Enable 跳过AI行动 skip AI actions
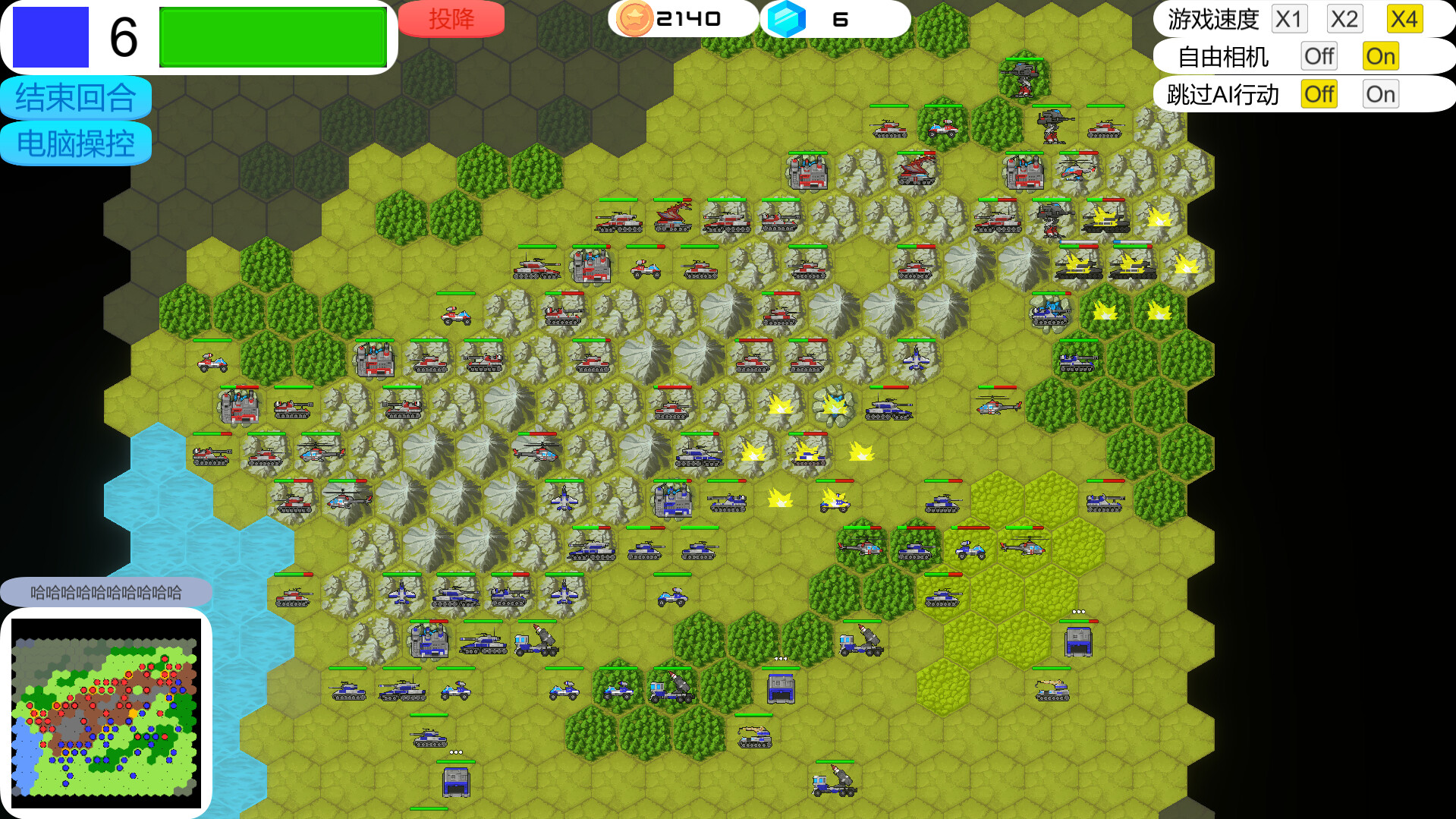 tap(1379, 93)
